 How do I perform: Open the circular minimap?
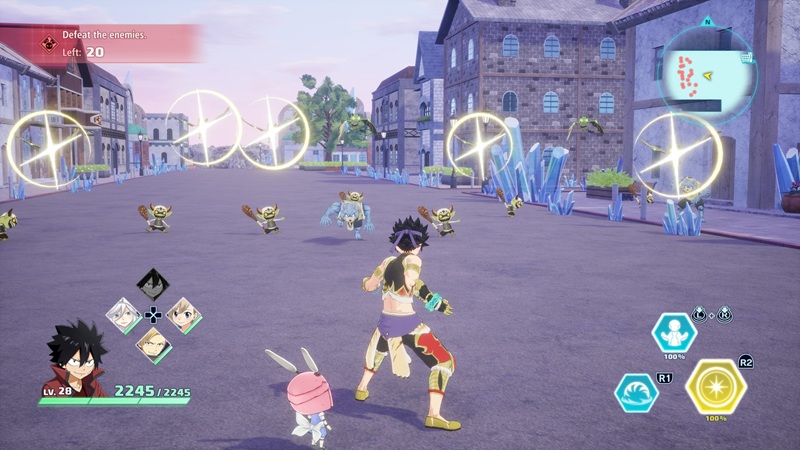coord(708,66)
